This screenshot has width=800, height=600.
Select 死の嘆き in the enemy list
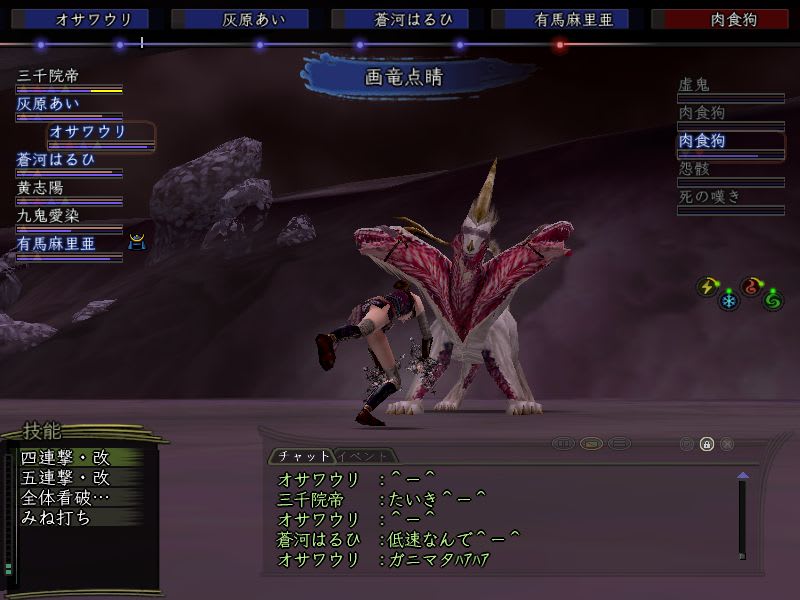click(710, 197)
